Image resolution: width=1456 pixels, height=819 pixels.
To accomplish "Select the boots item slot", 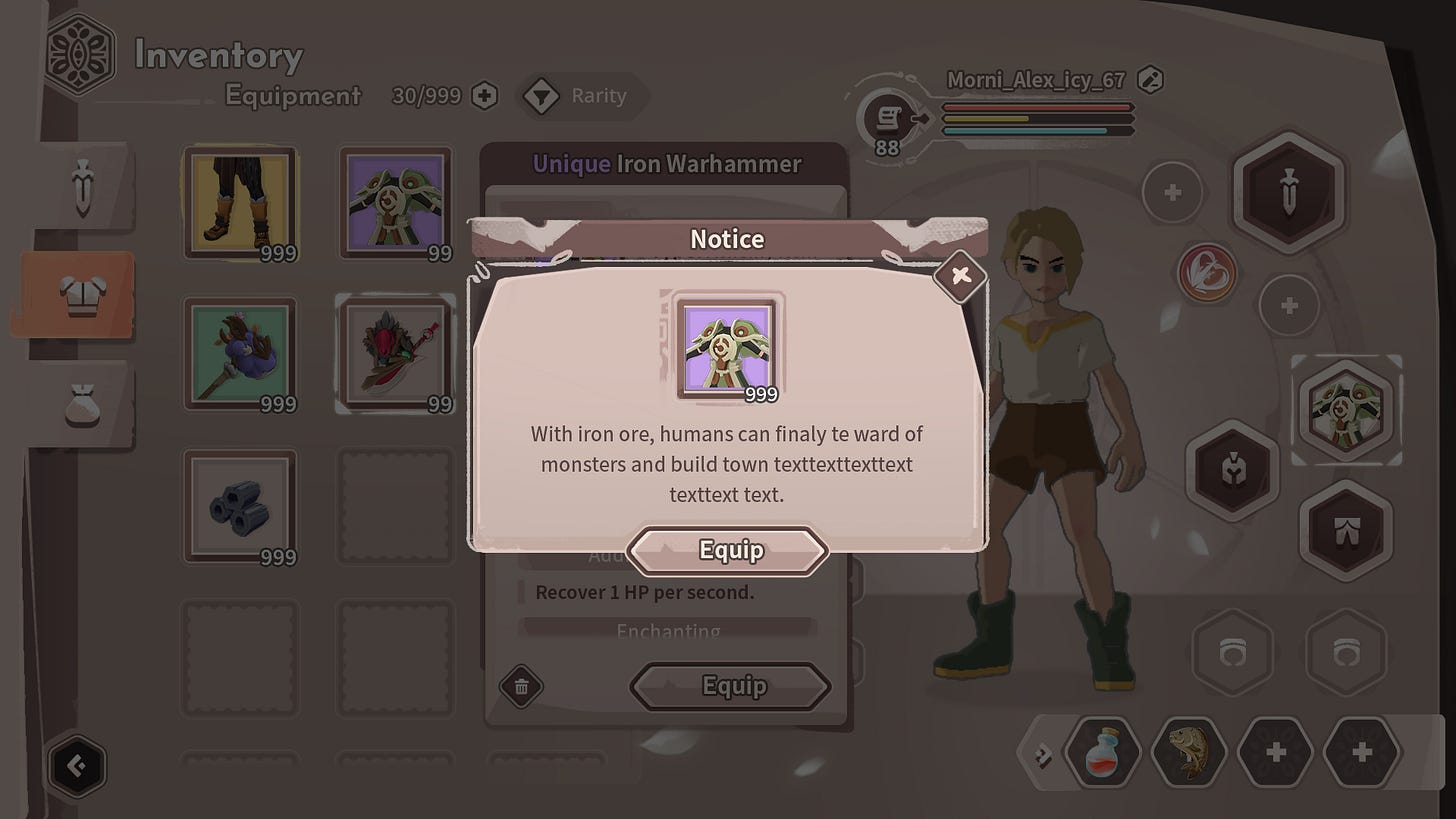I will [240, 203].
